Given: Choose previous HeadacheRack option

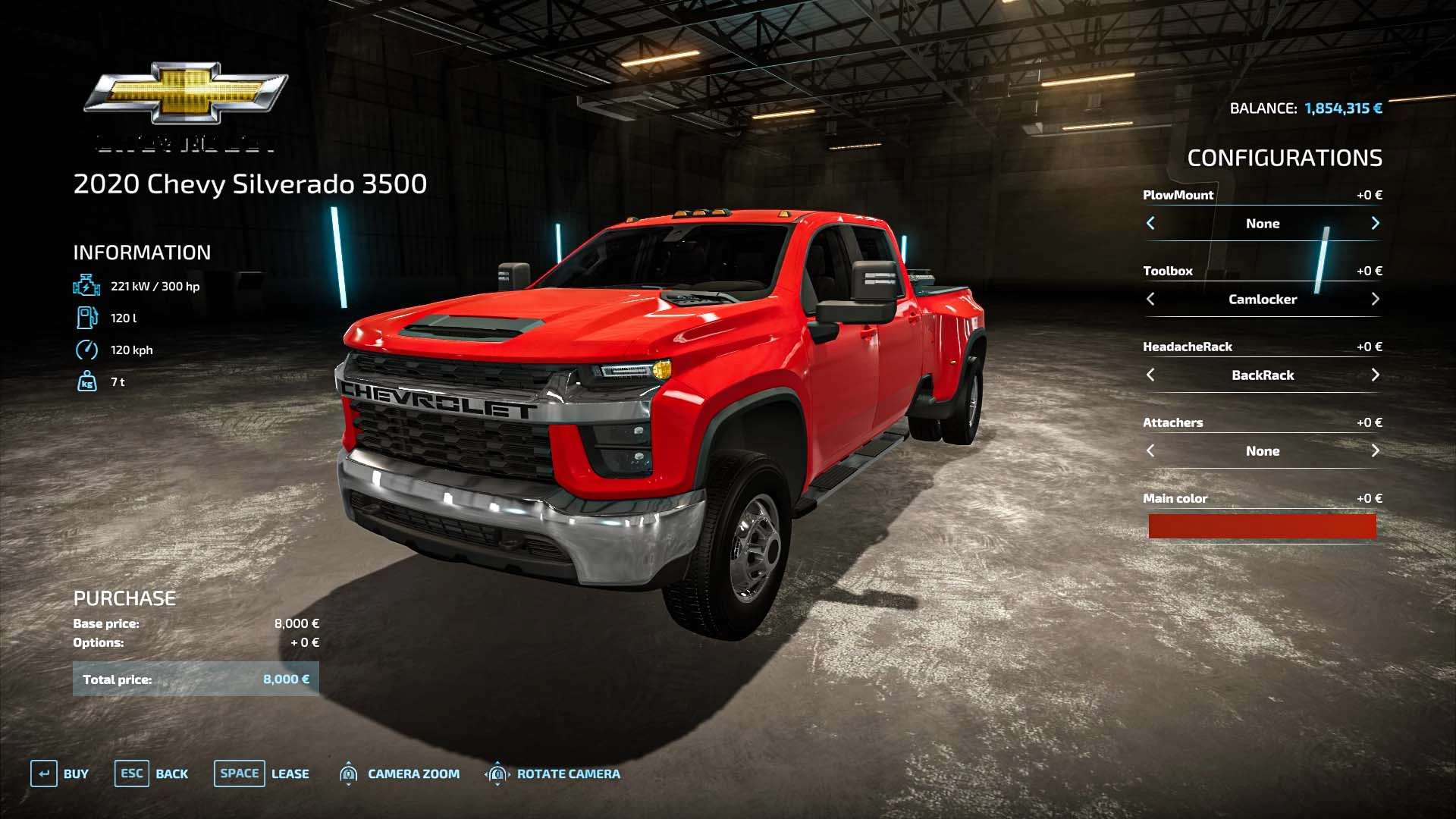Looking at the screenshot, I should click(1150, 375).
